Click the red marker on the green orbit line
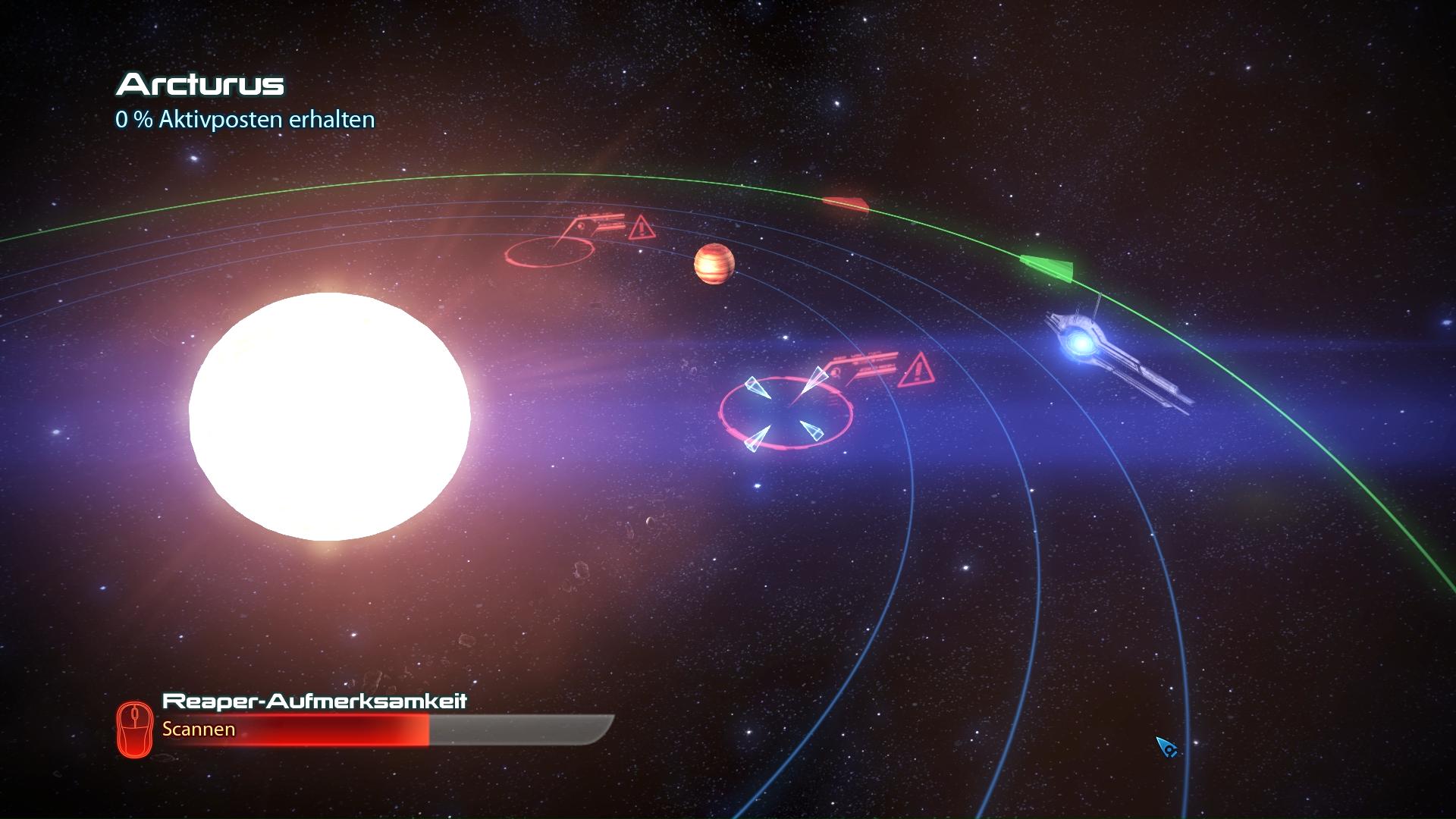1456x819 pixels. coord(846,203)
